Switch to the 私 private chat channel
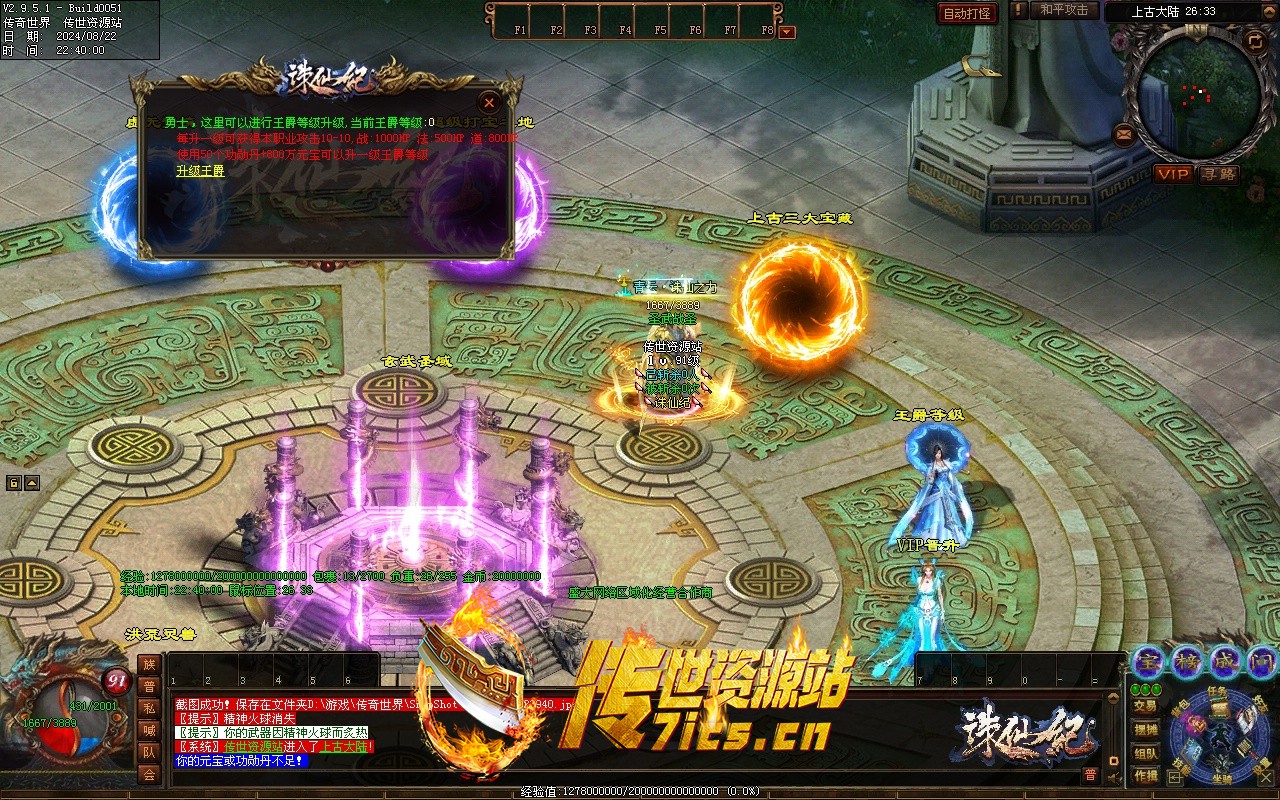The width and height of the screenshot is (1280, 800). [x=149, y=708]
